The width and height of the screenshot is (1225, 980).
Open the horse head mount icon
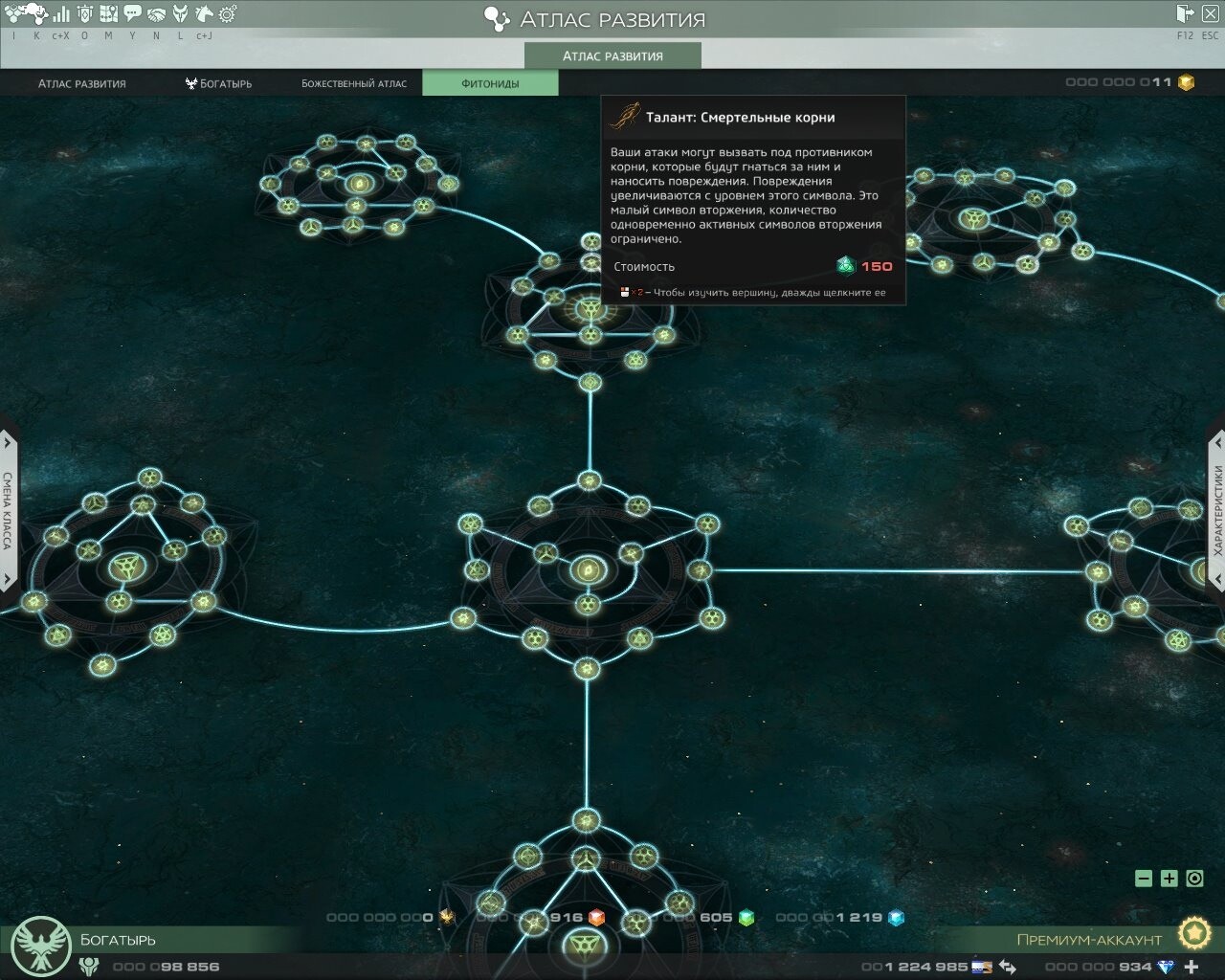[x=204, y=14]
